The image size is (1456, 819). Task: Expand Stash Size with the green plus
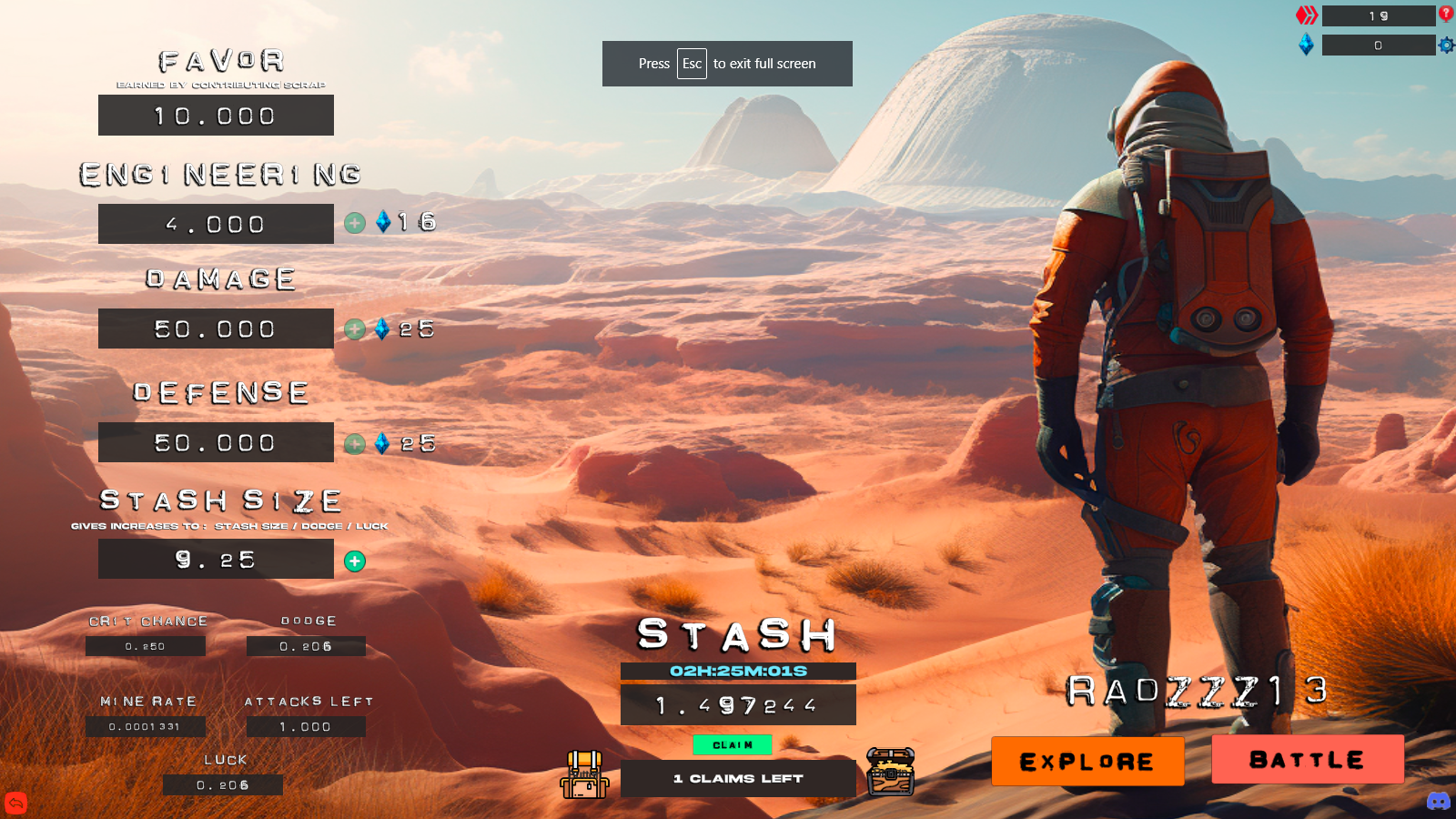355,561
